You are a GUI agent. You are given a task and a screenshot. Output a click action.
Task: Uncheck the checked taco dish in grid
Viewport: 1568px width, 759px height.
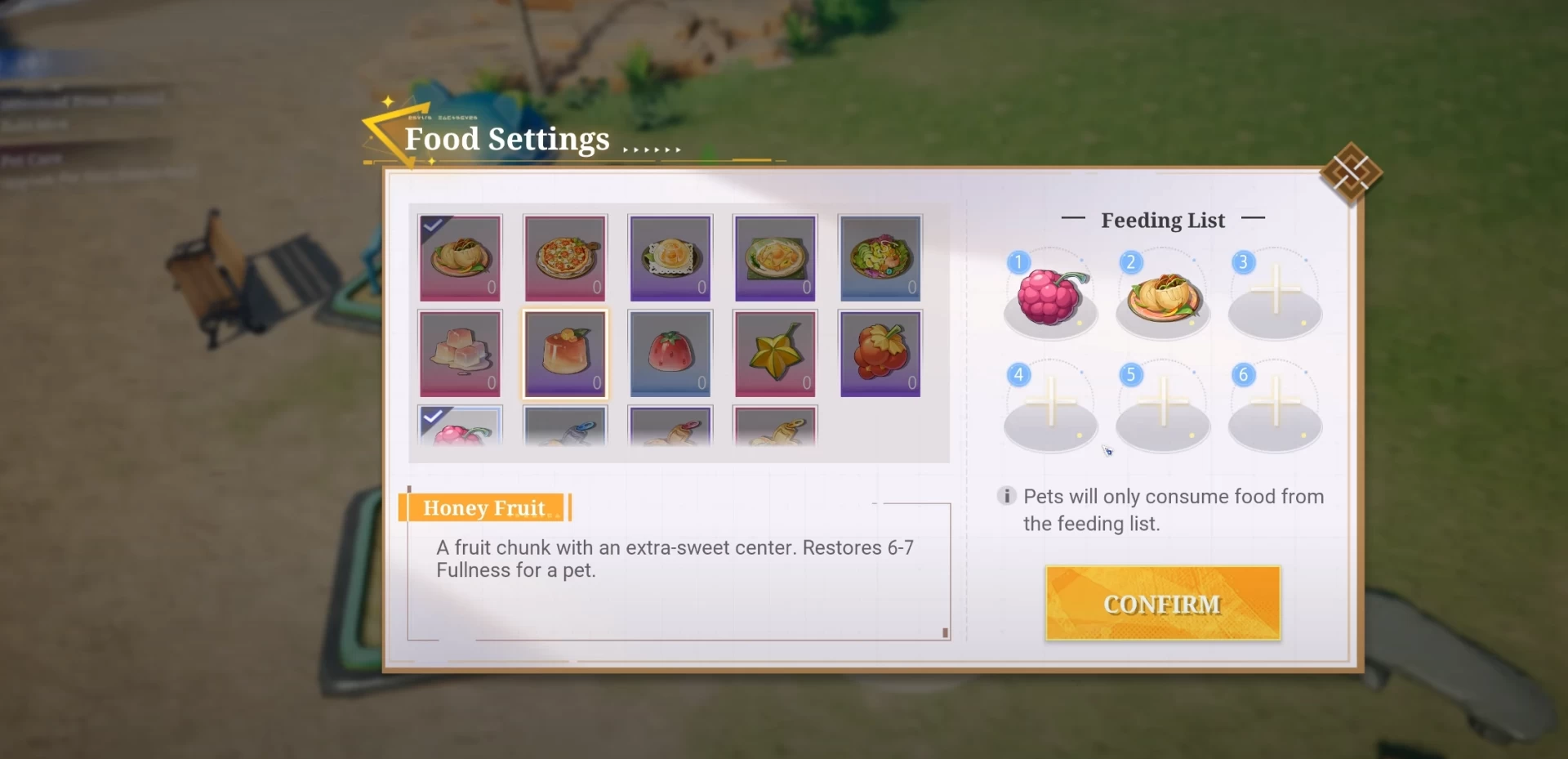(x=461, y=258)
